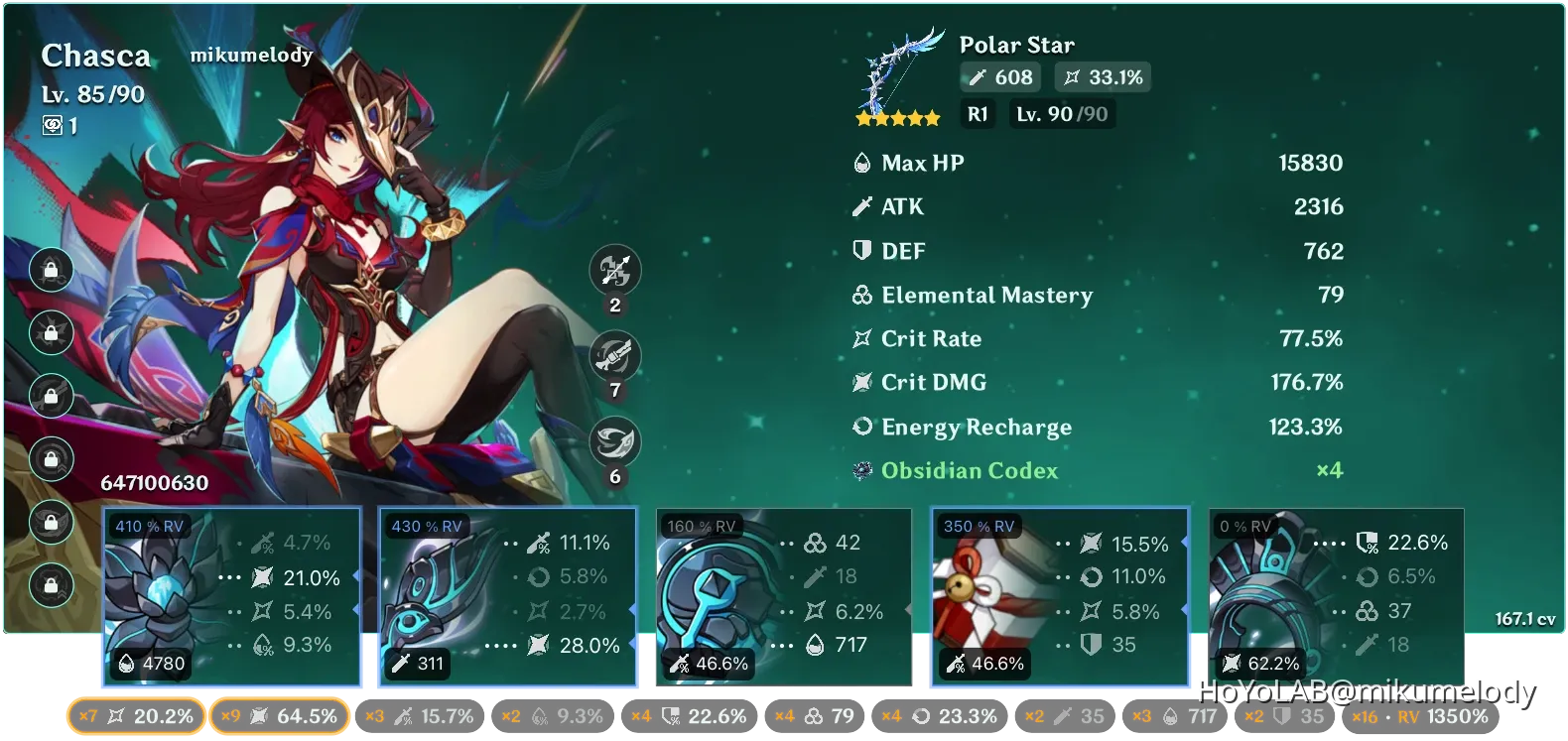Screen dimensions: 1568x741
Task: Click the Crit Rate stat icon
Action: click(862, 338)
